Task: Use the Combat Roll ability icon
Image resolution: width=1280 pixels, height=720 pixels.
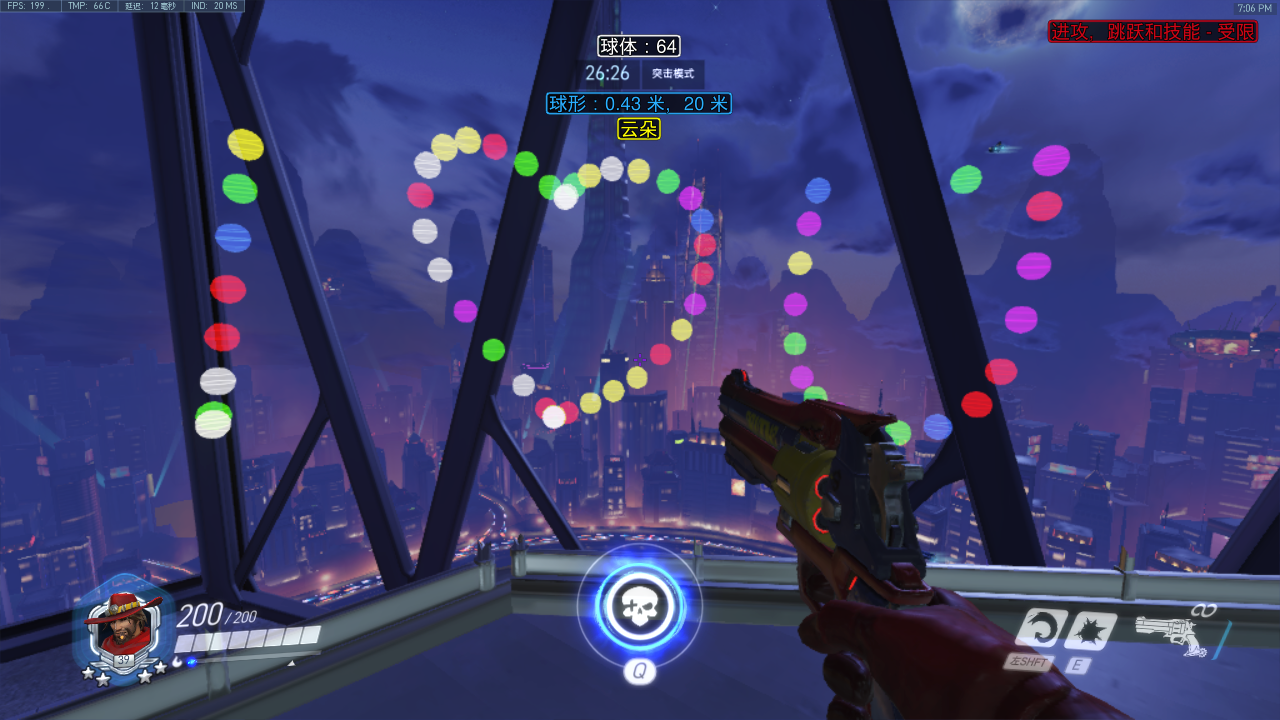Action: pos(1036,629)
